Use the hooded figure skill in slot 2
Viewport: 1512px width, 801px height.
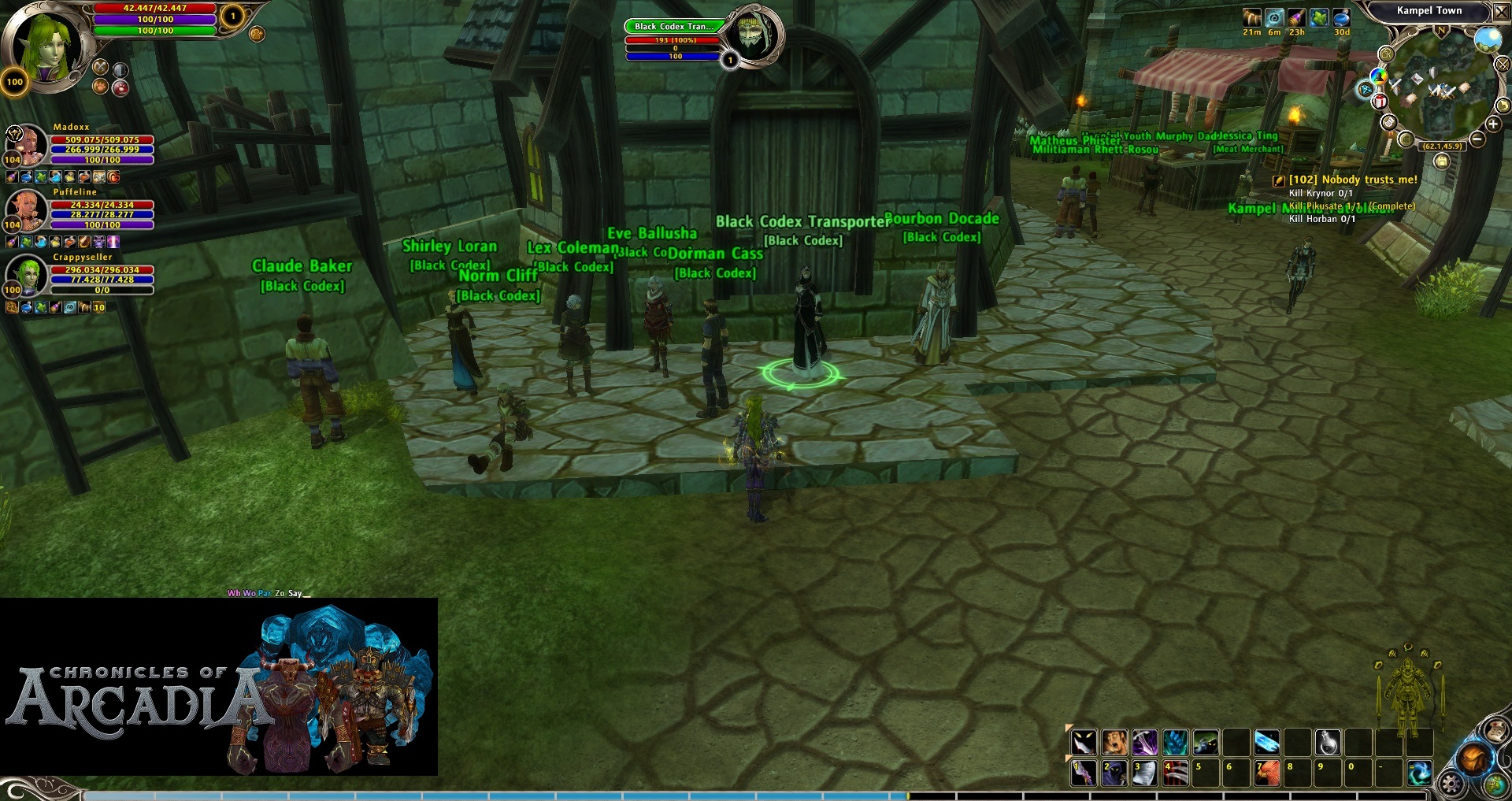[x=1114, y=773]
